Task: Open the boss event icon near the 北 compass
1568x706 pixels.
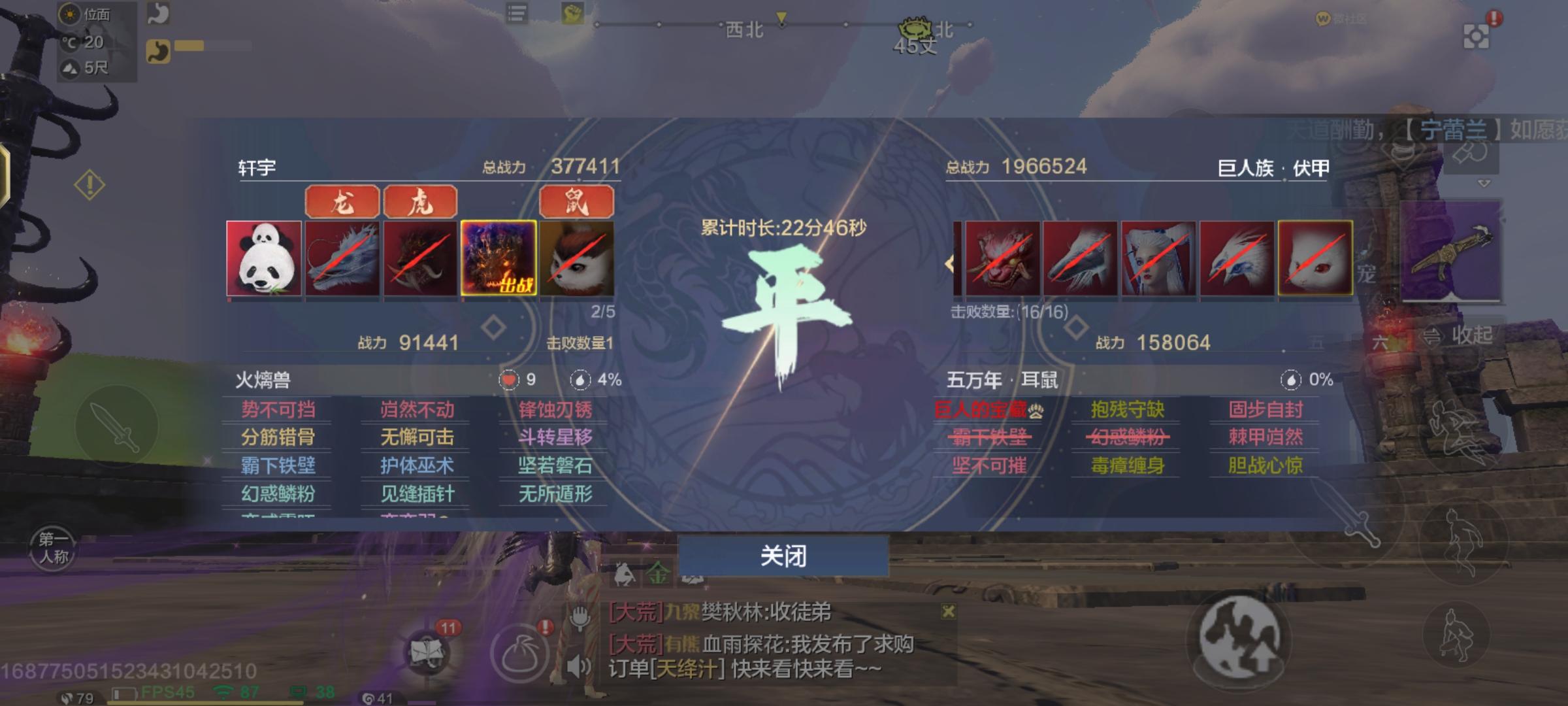Action: (x=915, y=27)
